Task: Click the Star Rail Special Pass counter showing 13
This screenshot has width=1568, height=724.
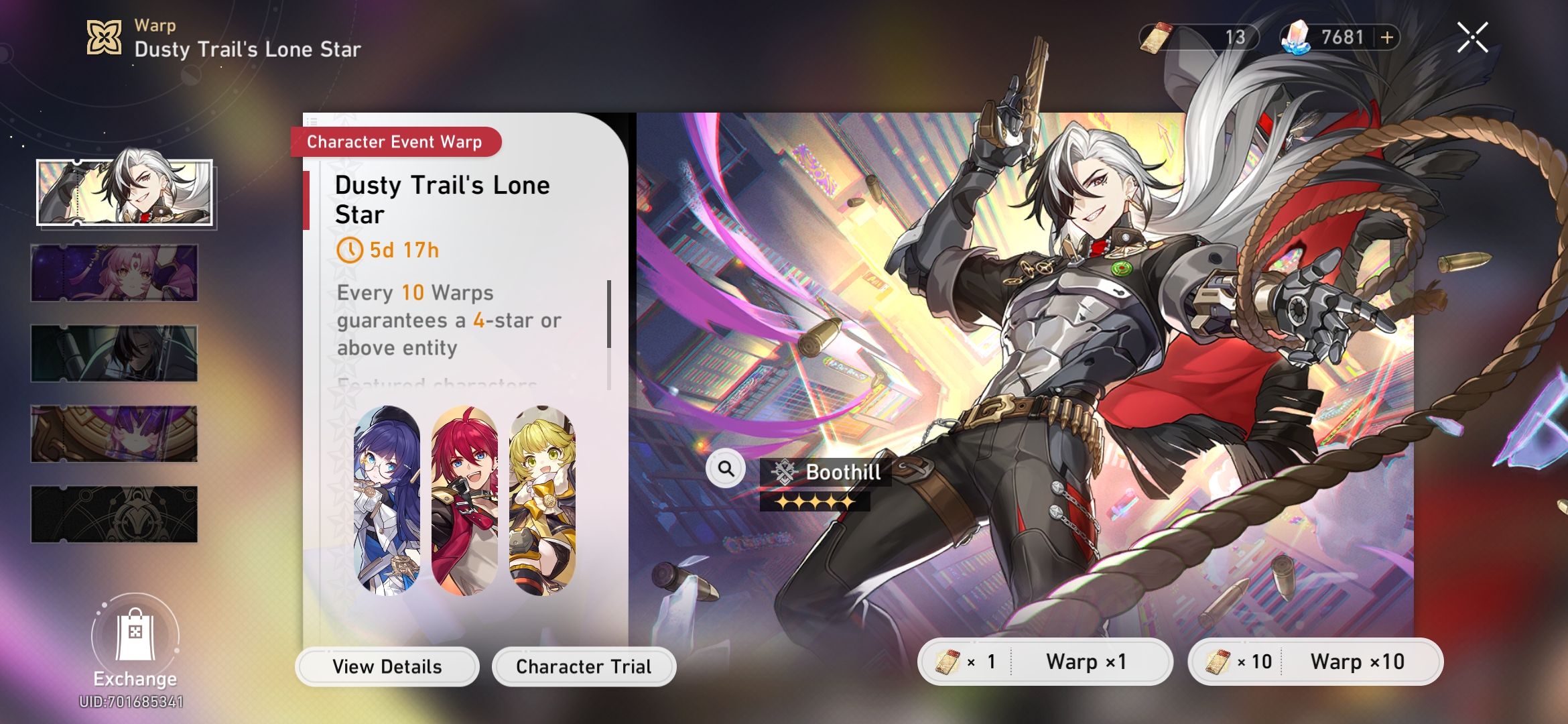Action: click(x=1199, y=38)
